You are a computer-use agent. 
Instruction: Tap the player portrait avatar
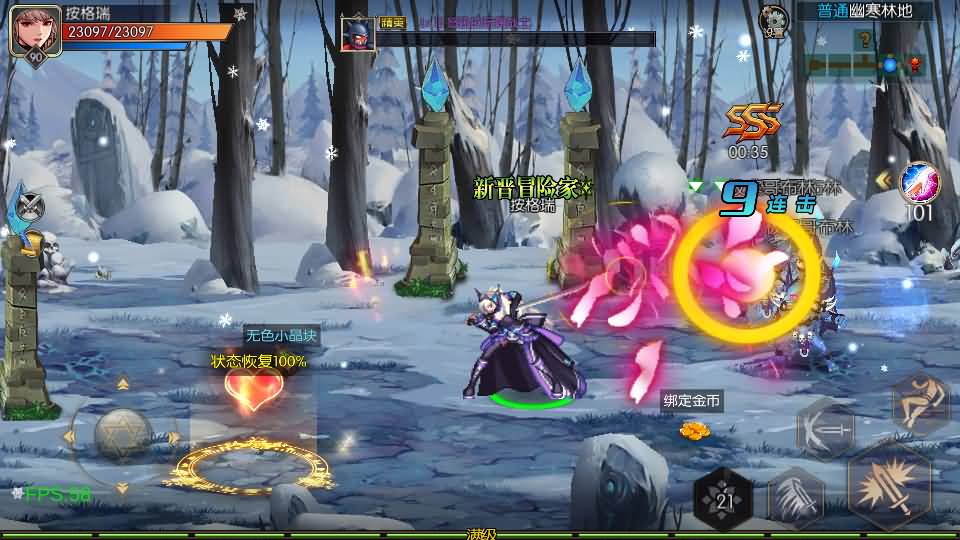click(30, 30)
